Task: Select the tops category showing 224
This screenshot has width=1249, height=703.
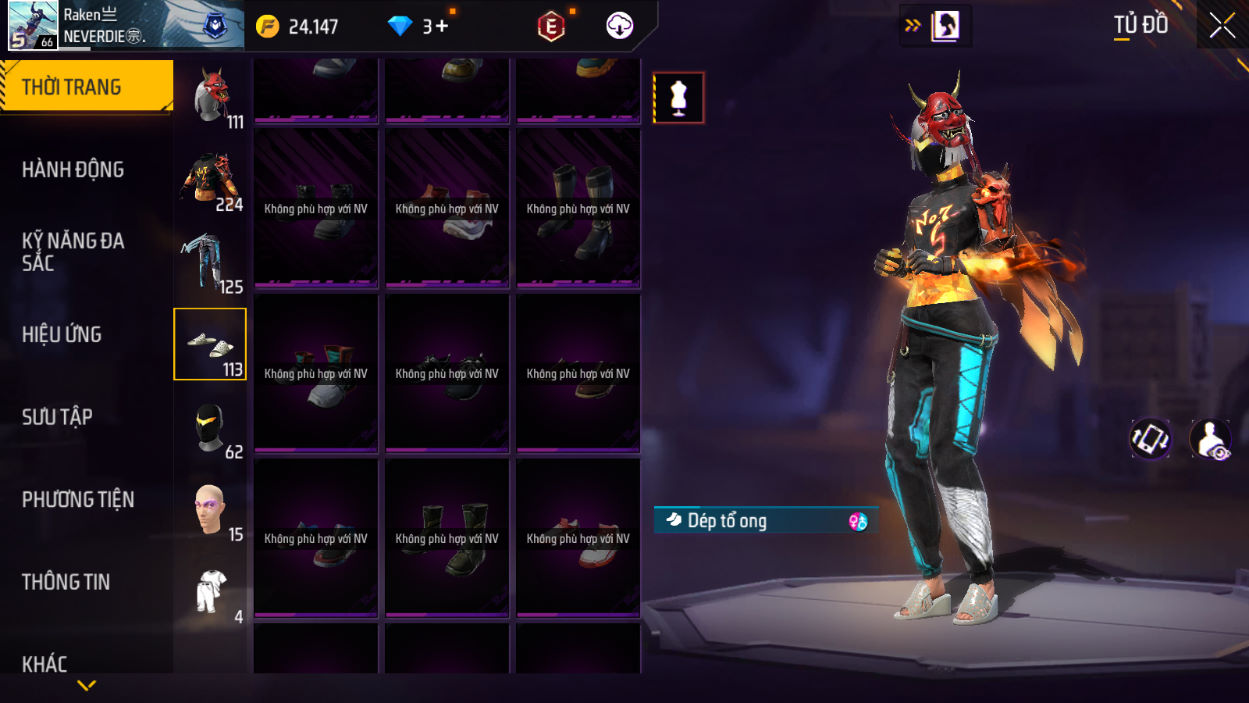Action: pos(210,179)
